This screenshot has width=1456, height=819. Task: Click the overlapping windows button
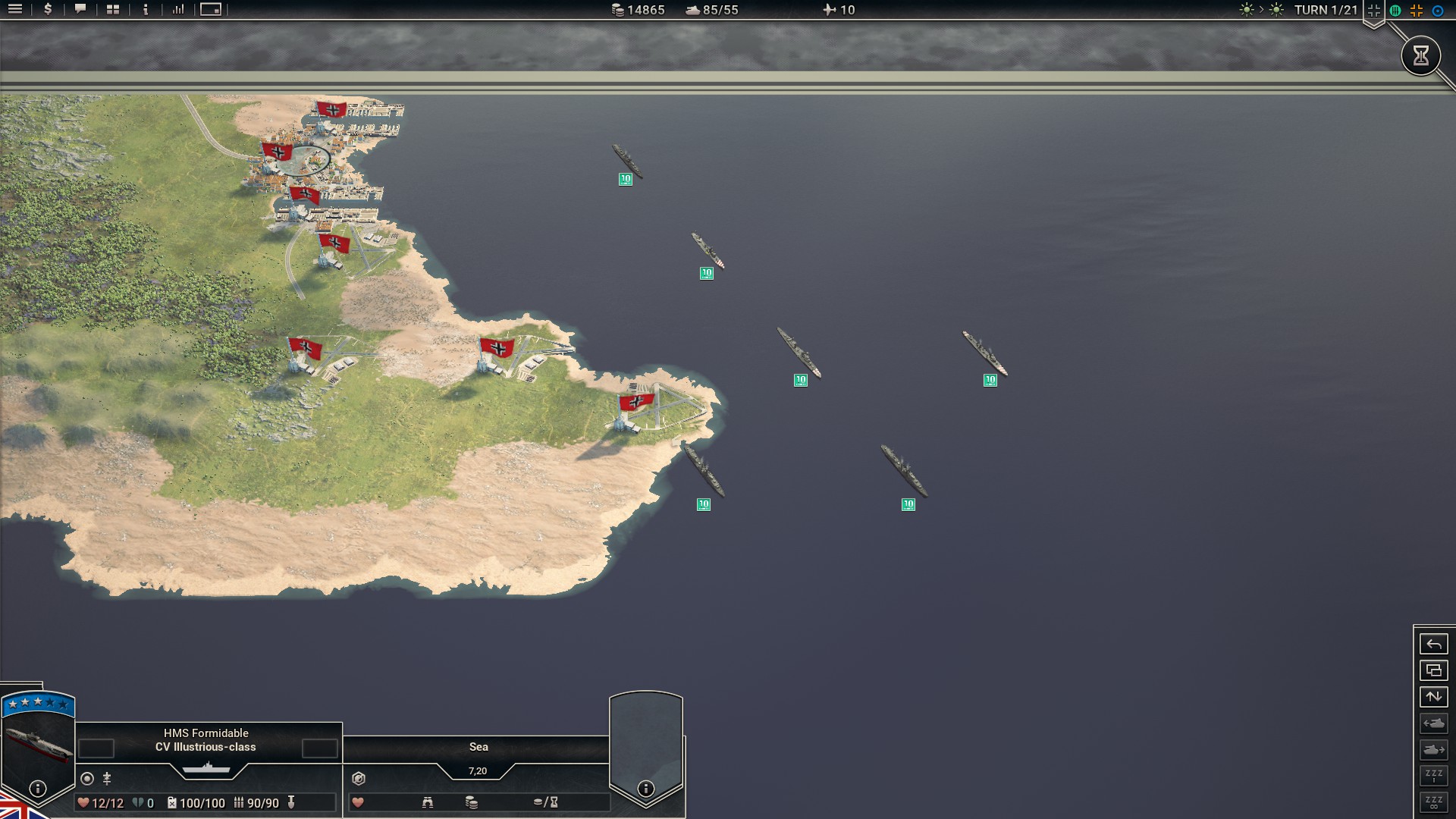(x=1433, y=670)
